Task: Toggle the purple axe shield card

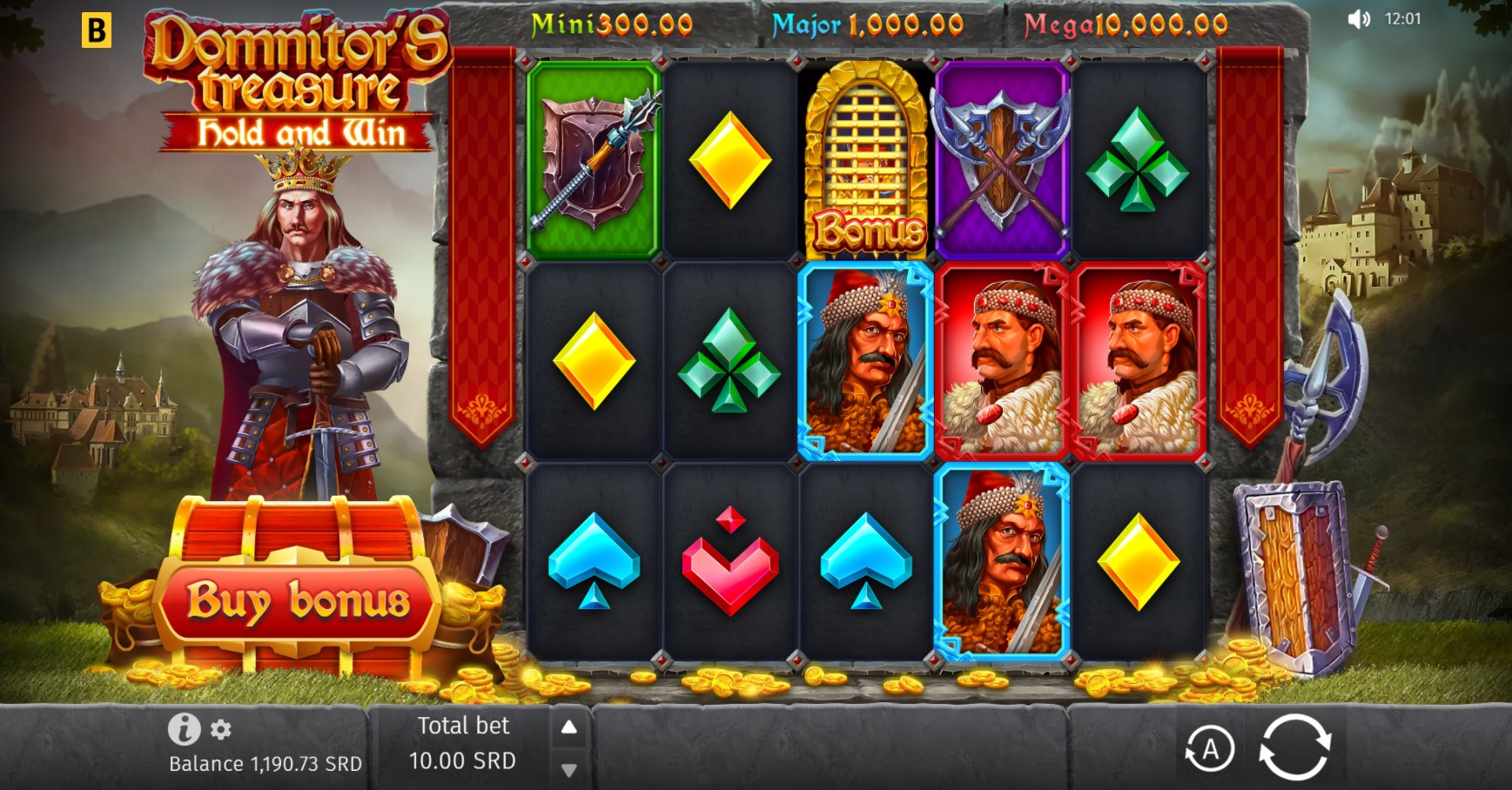Action: [x=1001, y=157]
